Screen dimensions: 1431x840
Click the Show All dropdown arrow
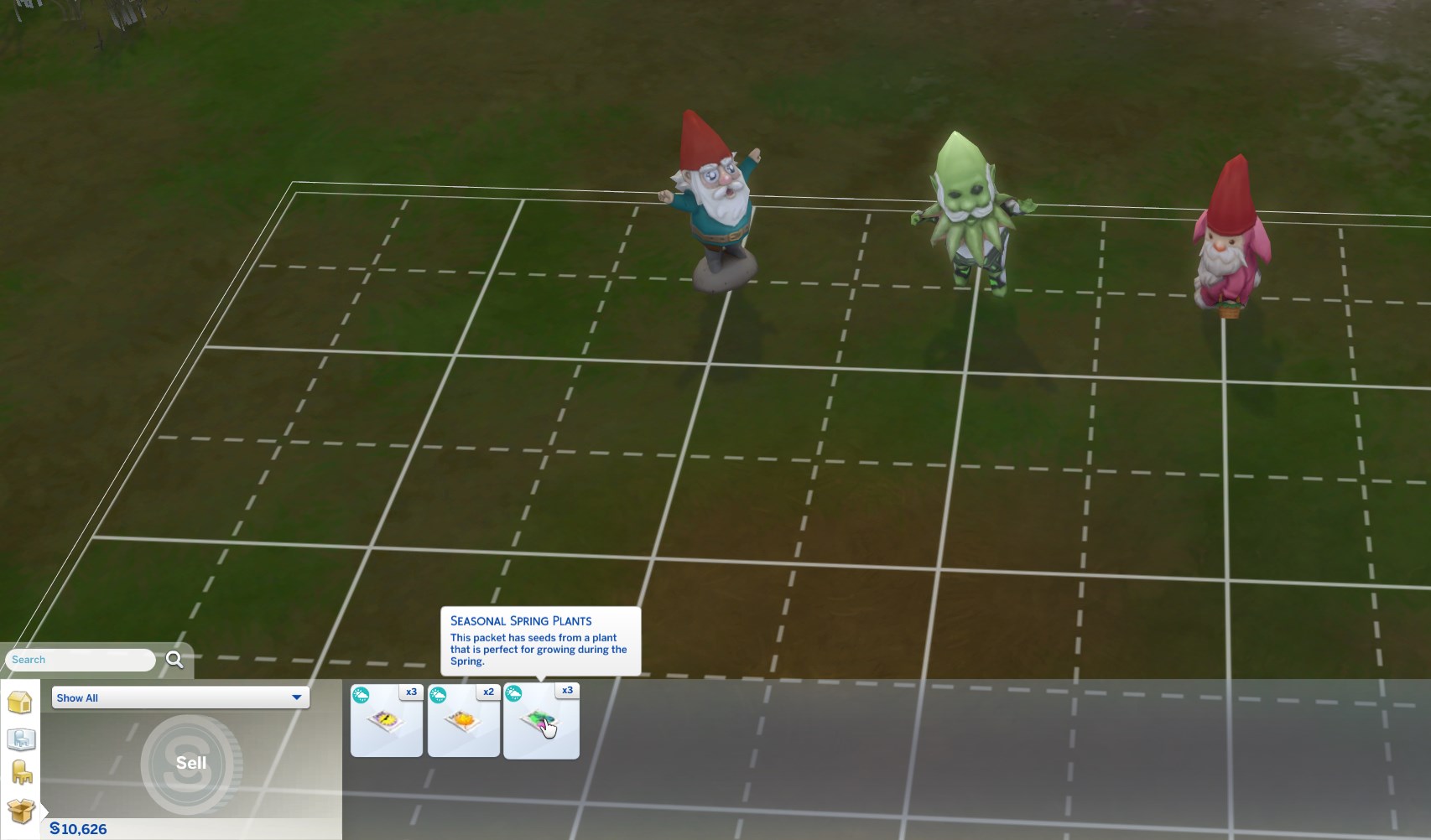click(x=296, y=697)
